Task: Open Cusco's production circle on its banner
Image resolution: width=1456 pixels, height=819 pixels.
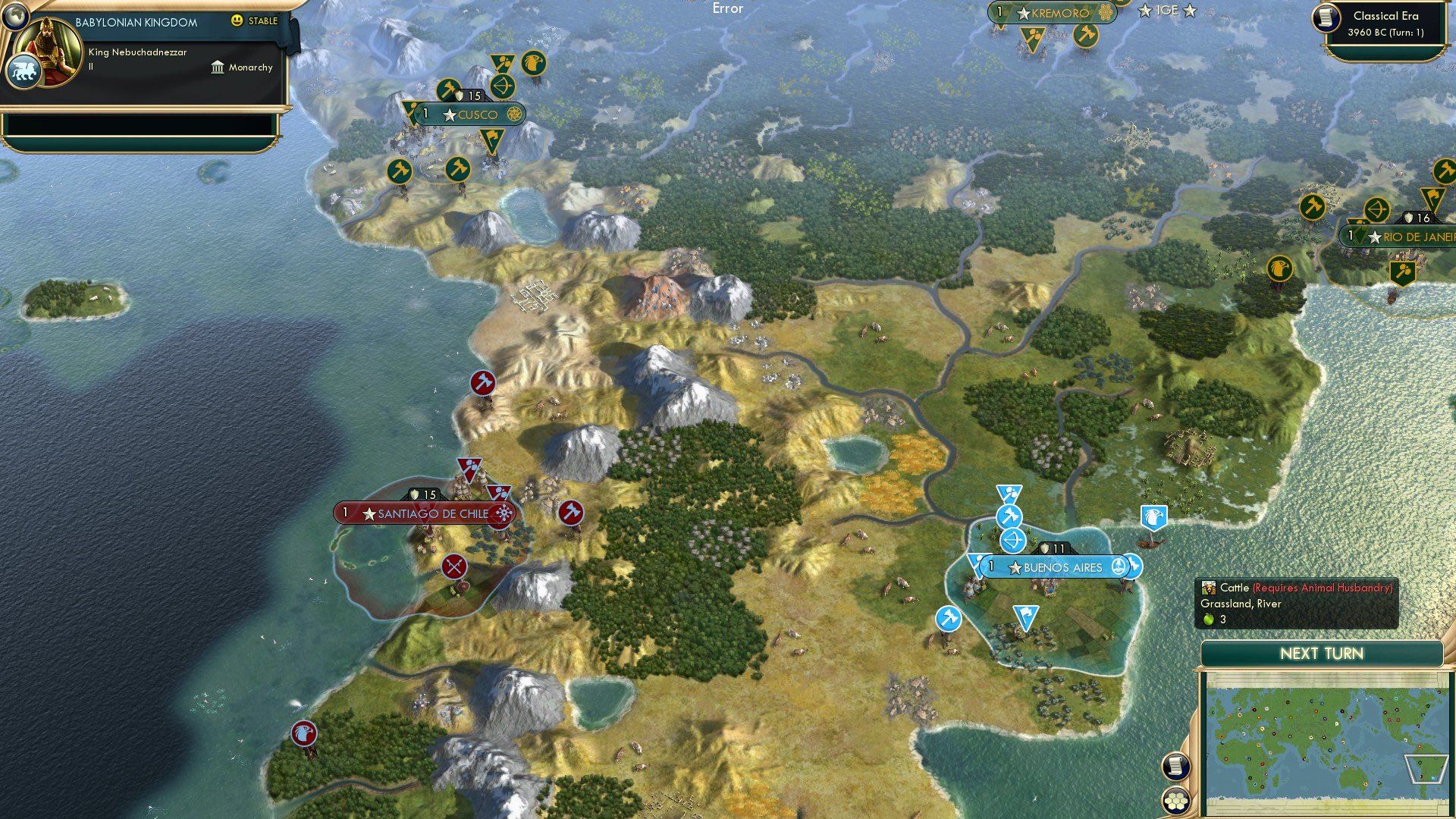Action: 515,115
